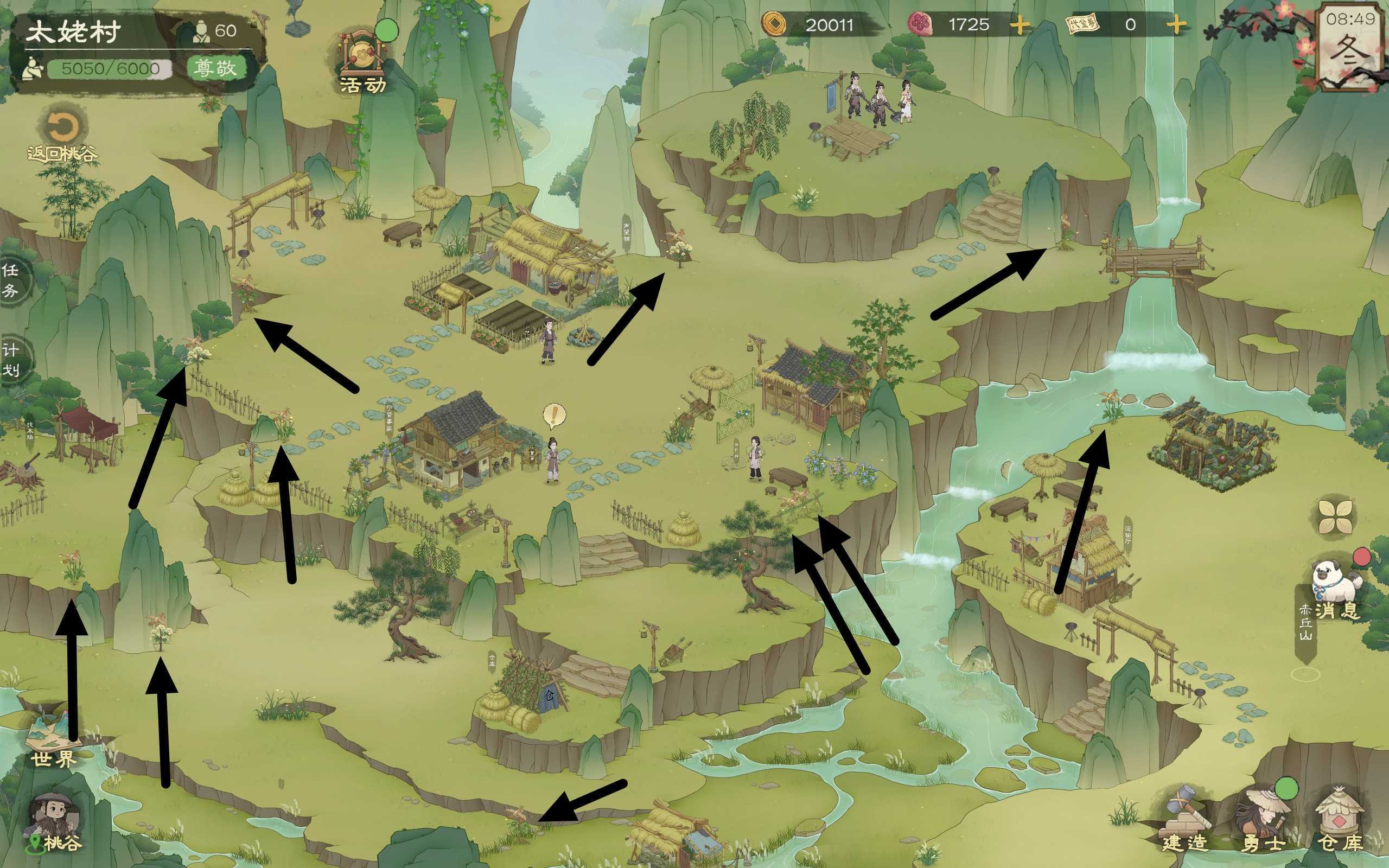This screenshot has height=868, width=1389.
Task: Add more 代金券 vouchers
Action: [1175, 25]
